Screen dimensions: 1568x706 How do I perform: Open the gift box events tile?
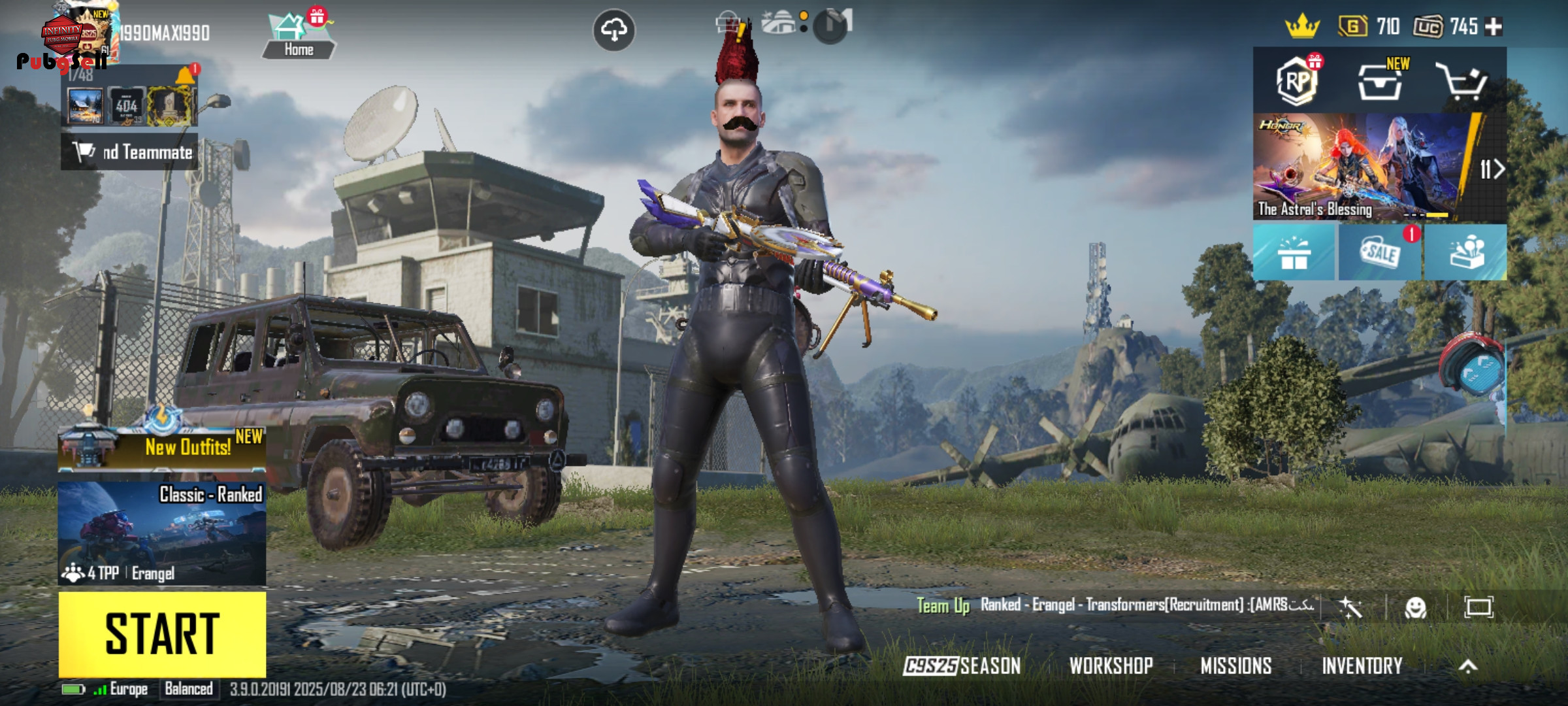tap(1294, 253)
